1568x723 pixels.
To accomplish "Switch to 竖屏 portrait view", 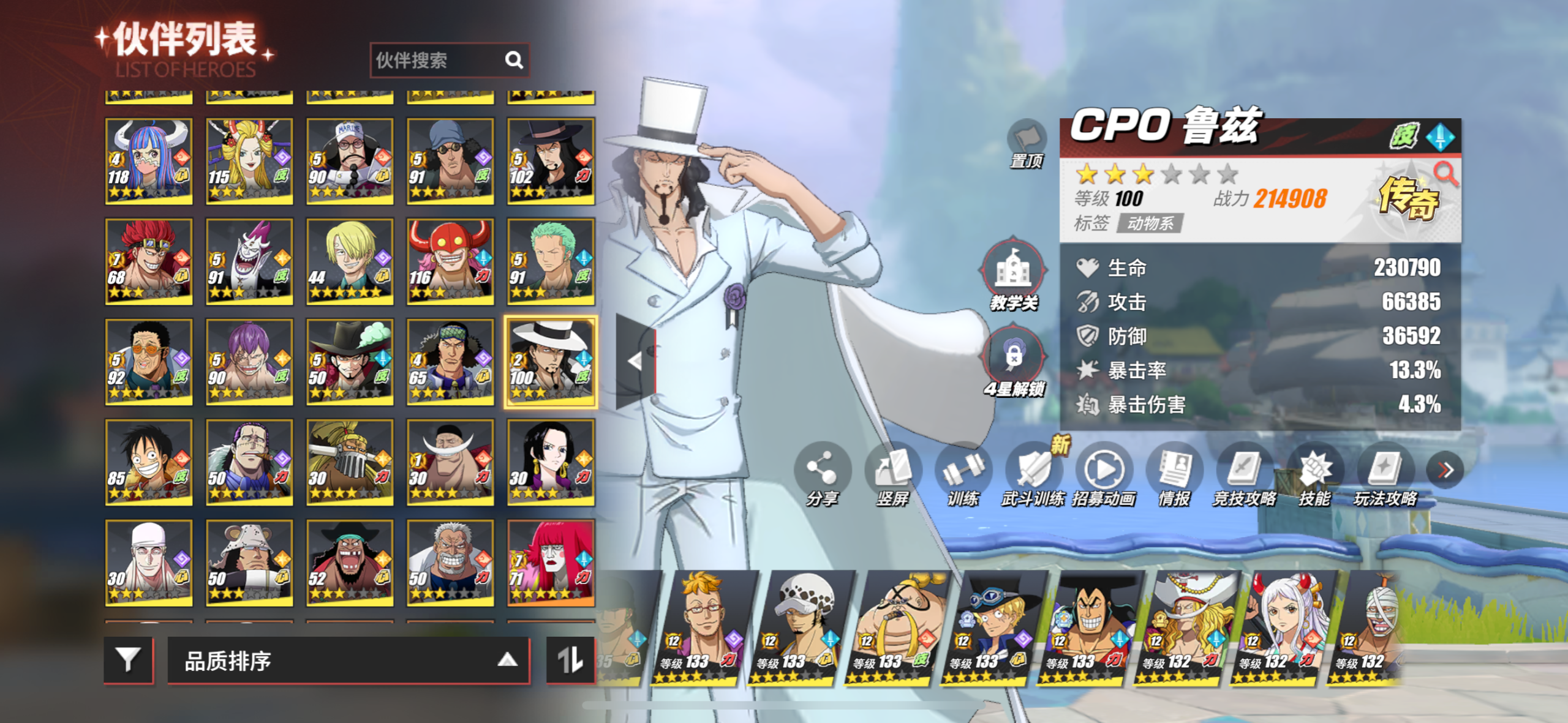I will coord(892,473).
